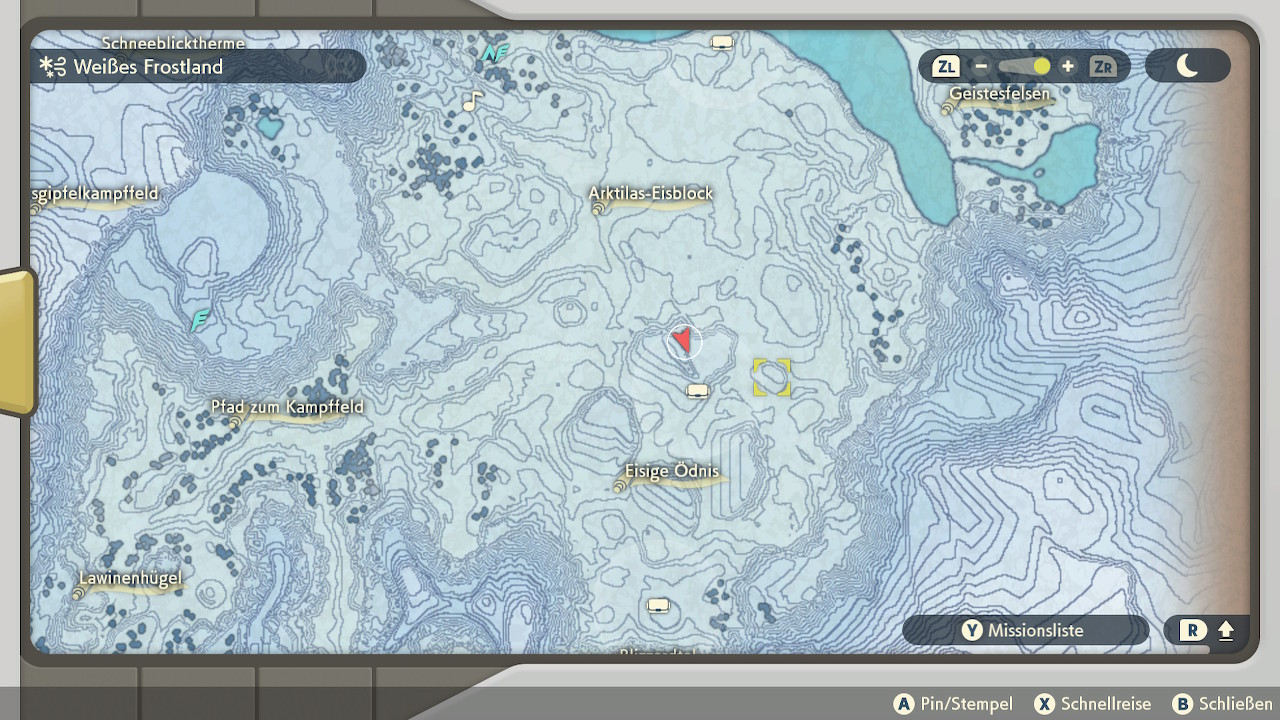This screenshot has width=1280, height=720.
Task: Choose the Schnellreise fast travel option
Action: click(x=1093, y=704)
